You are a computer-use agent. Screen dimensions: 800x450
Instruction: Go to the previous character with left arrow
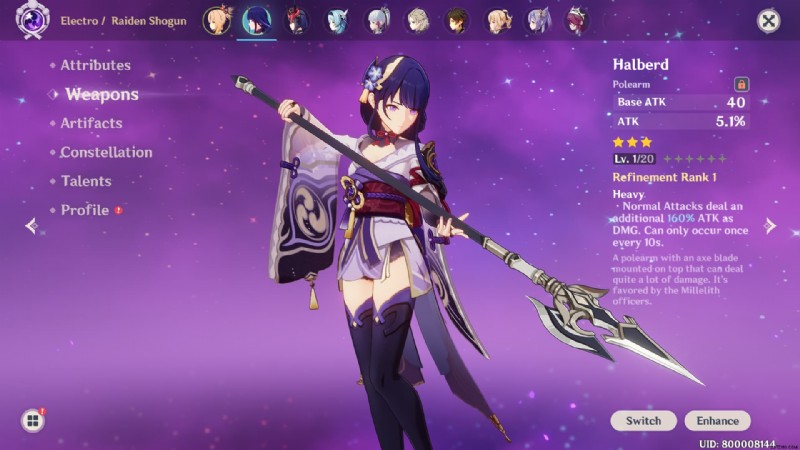[31, 225]
